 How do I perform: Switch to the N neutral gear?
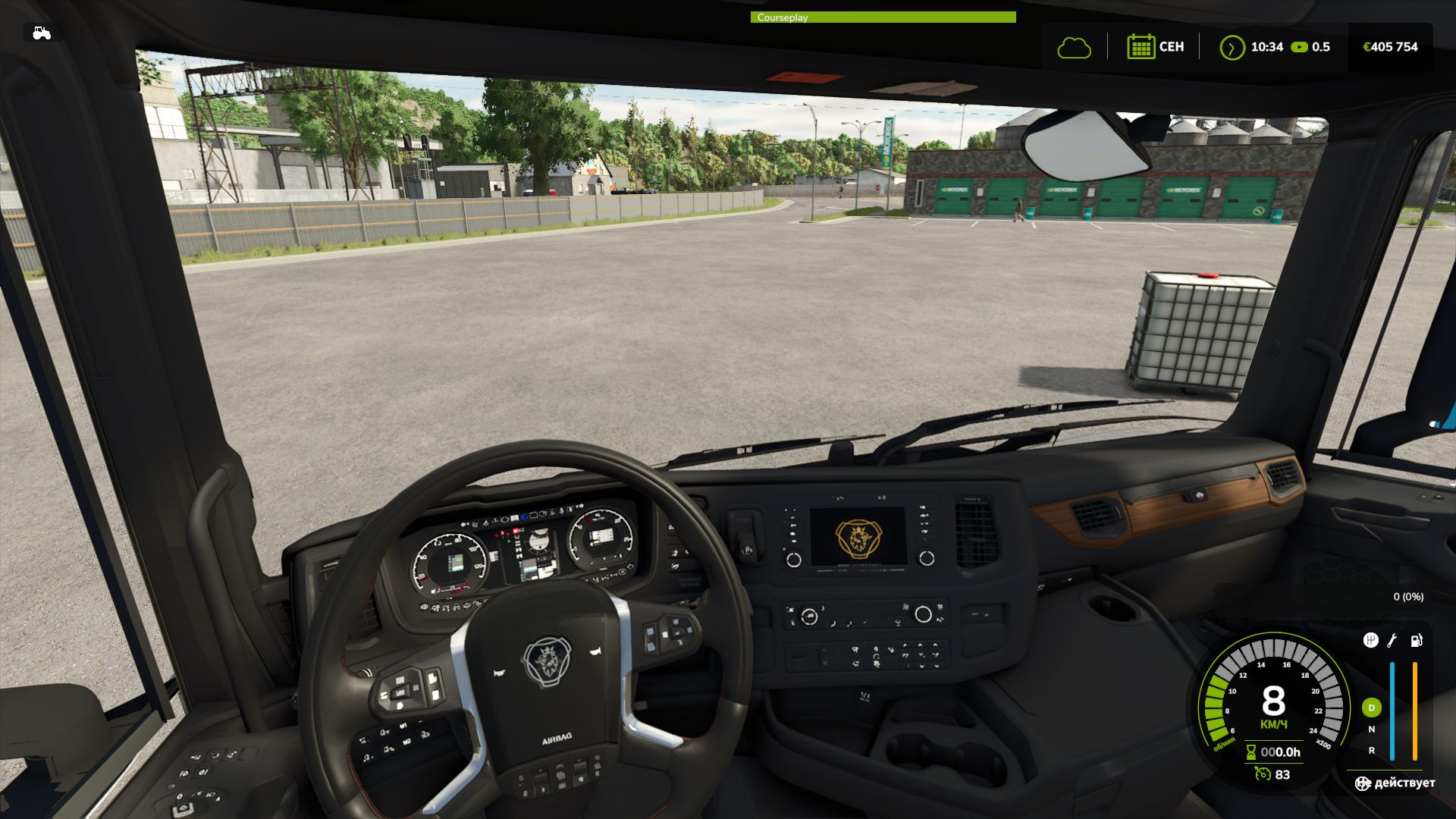(x=1371, y=730)
